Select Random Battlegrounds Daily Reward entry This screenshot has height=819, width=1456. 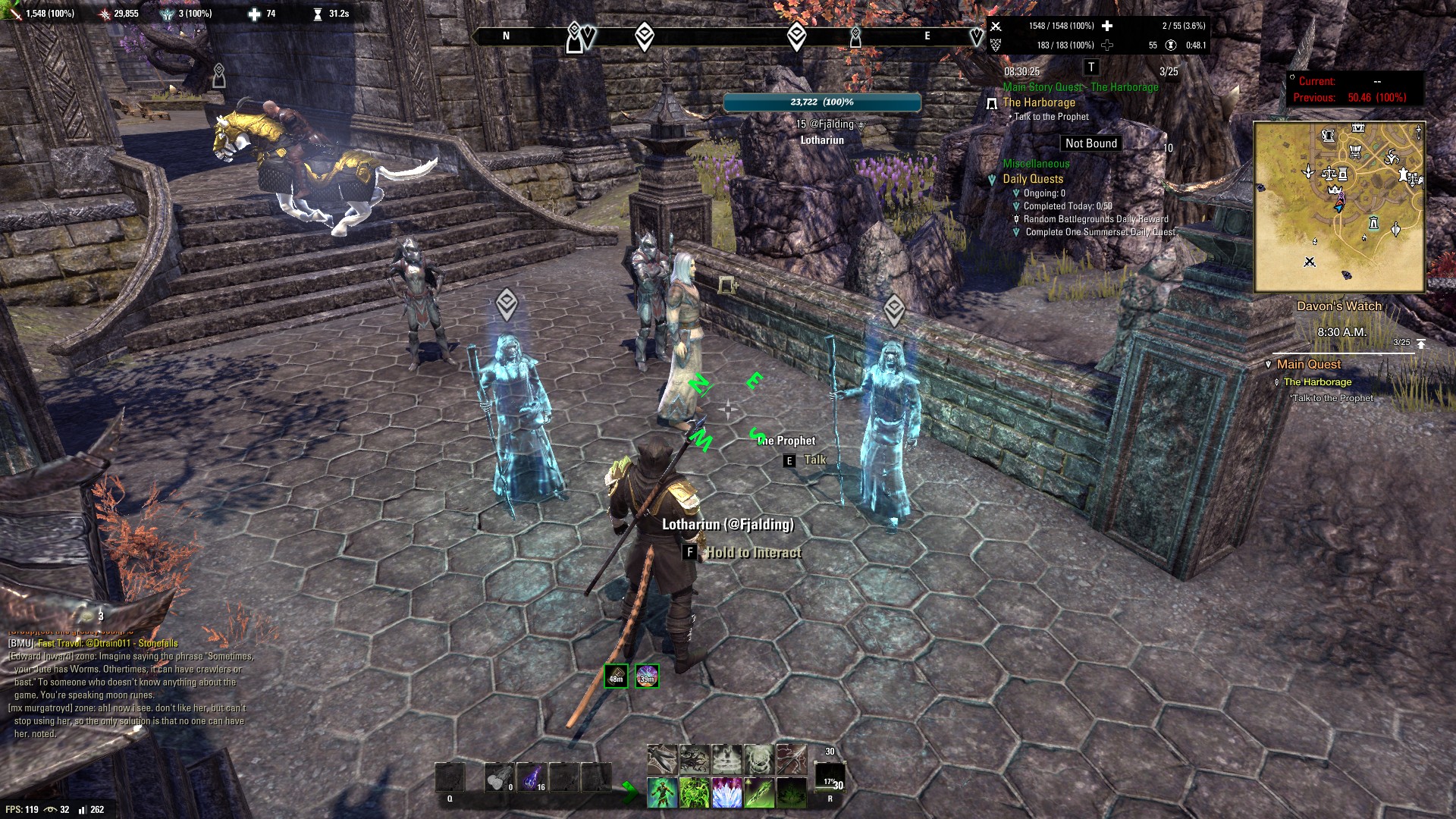pos(1096,219)
